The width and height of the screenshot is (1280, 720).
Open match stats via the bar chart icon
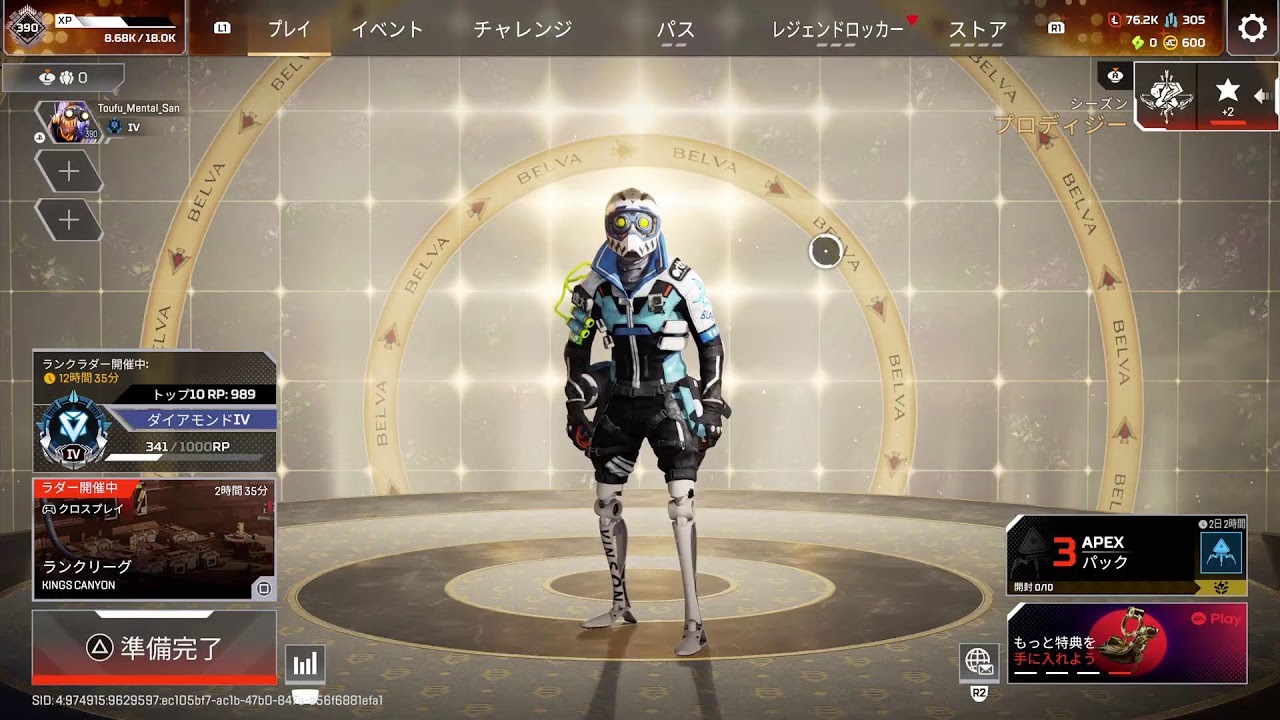coord(304,662)
